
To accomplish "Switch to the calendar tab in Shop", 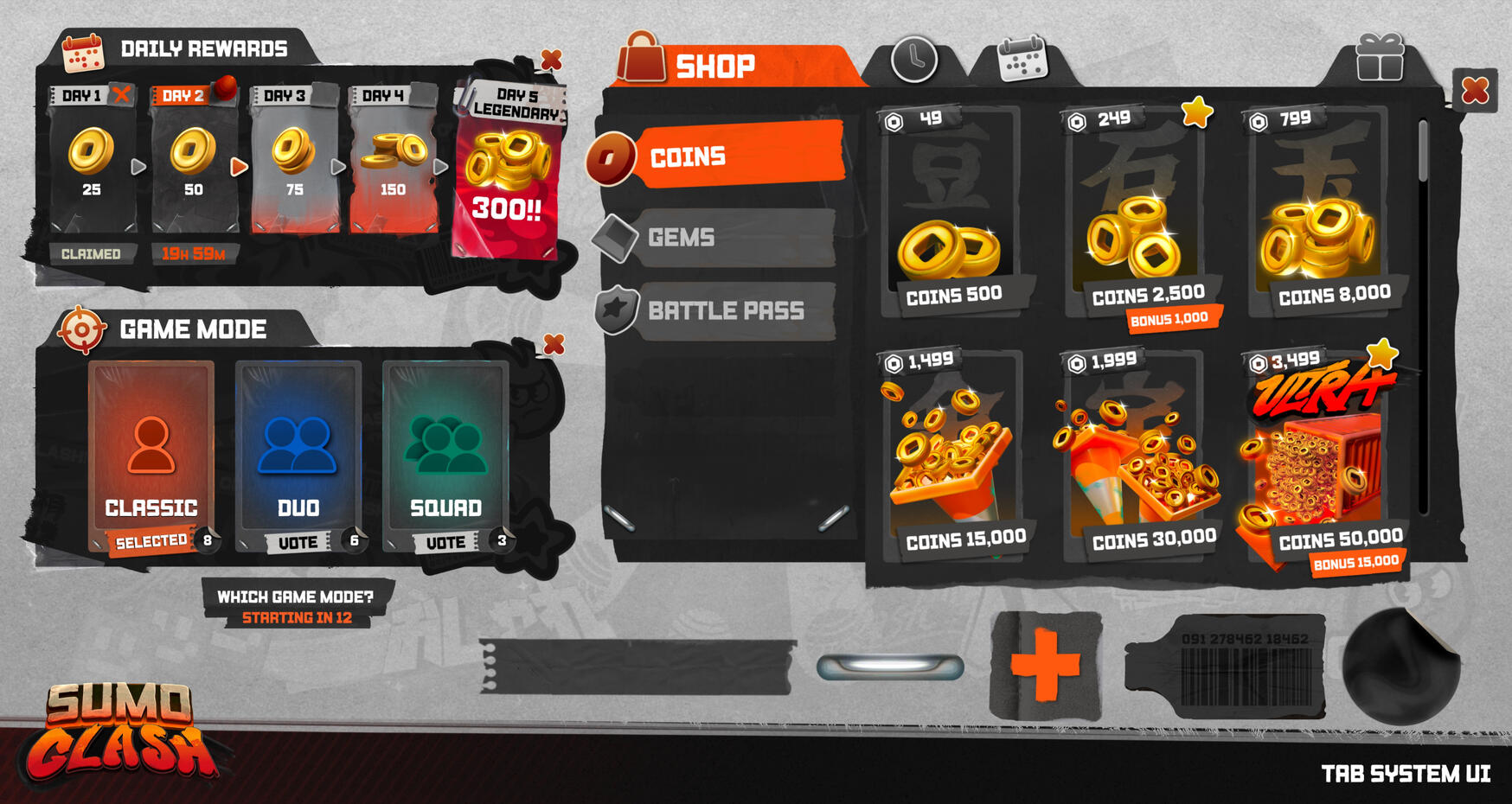I will pos(1022,61).
